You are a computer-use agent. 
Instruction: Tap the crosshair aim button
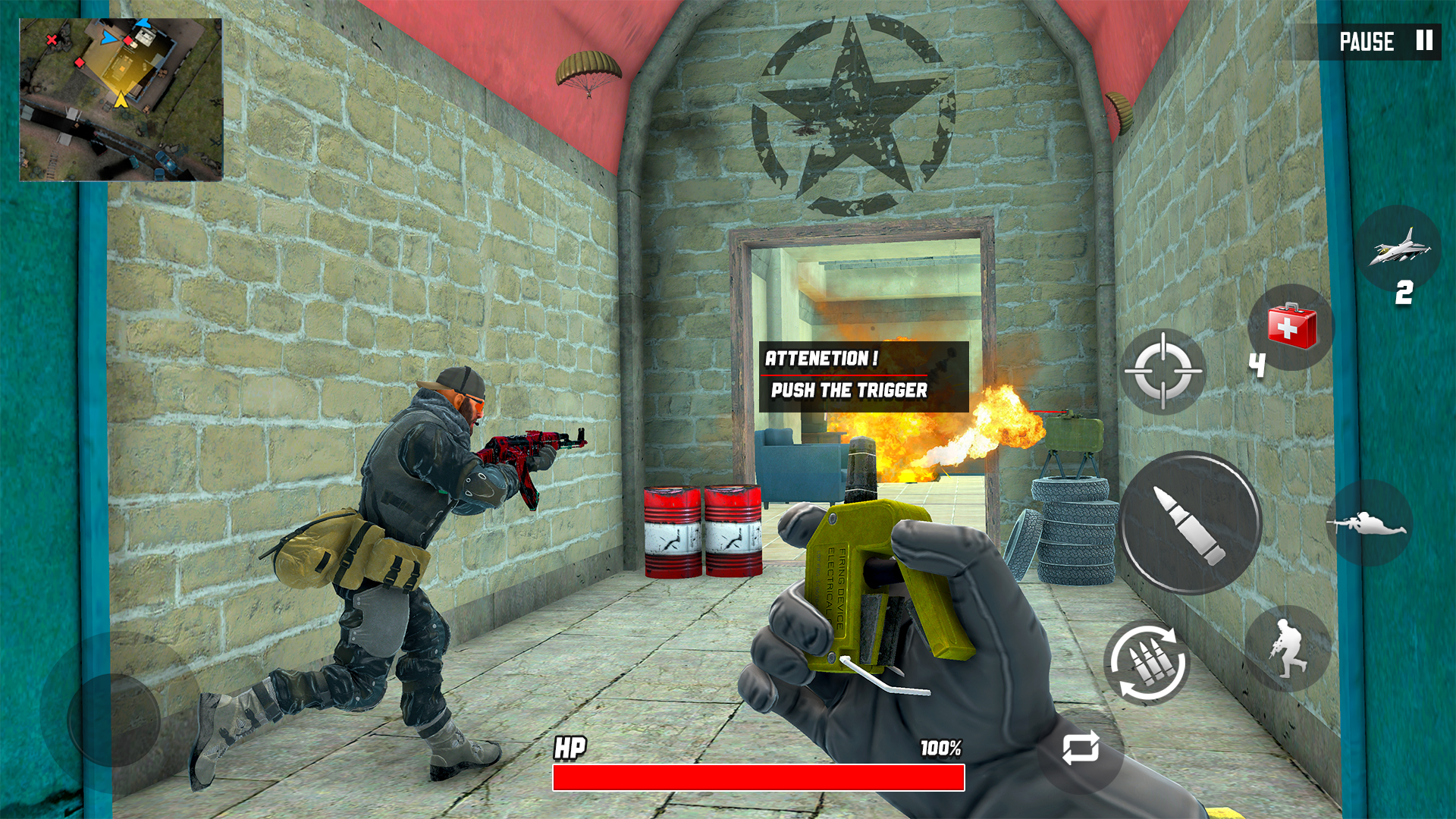(x=1163, y=372)
